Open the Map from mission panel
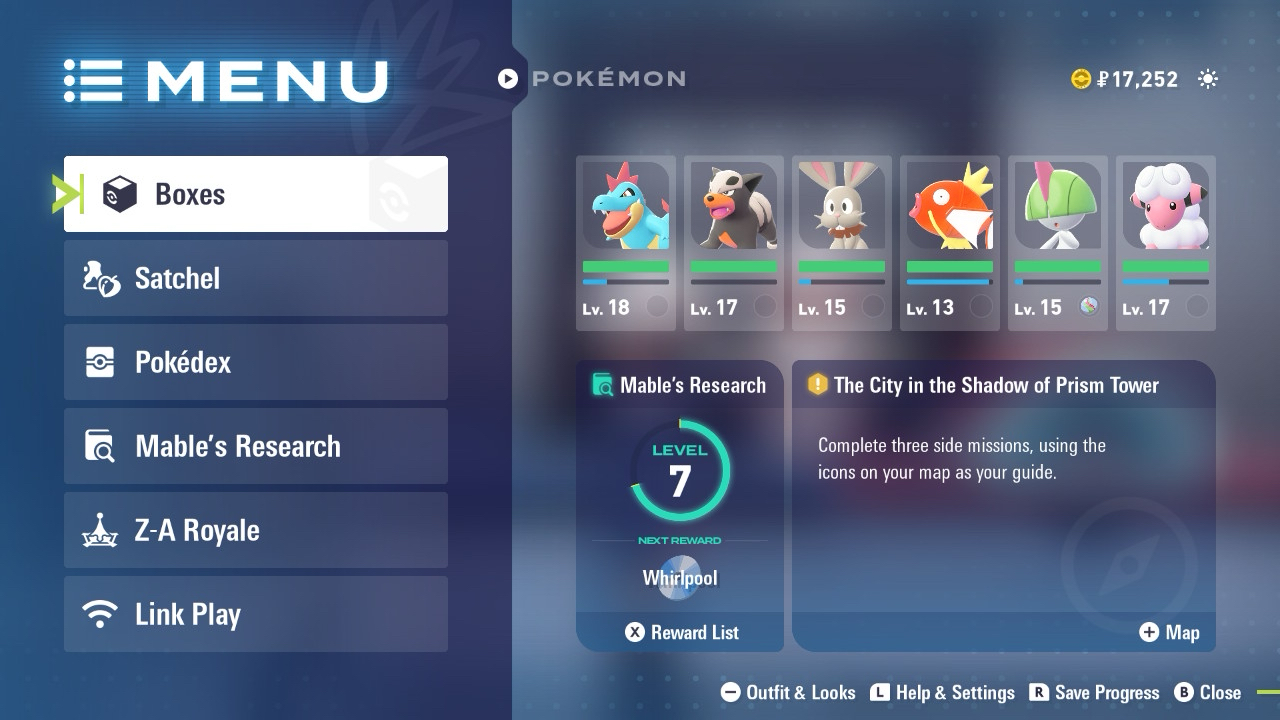The image size is (1280, 720). [1169, 632]
